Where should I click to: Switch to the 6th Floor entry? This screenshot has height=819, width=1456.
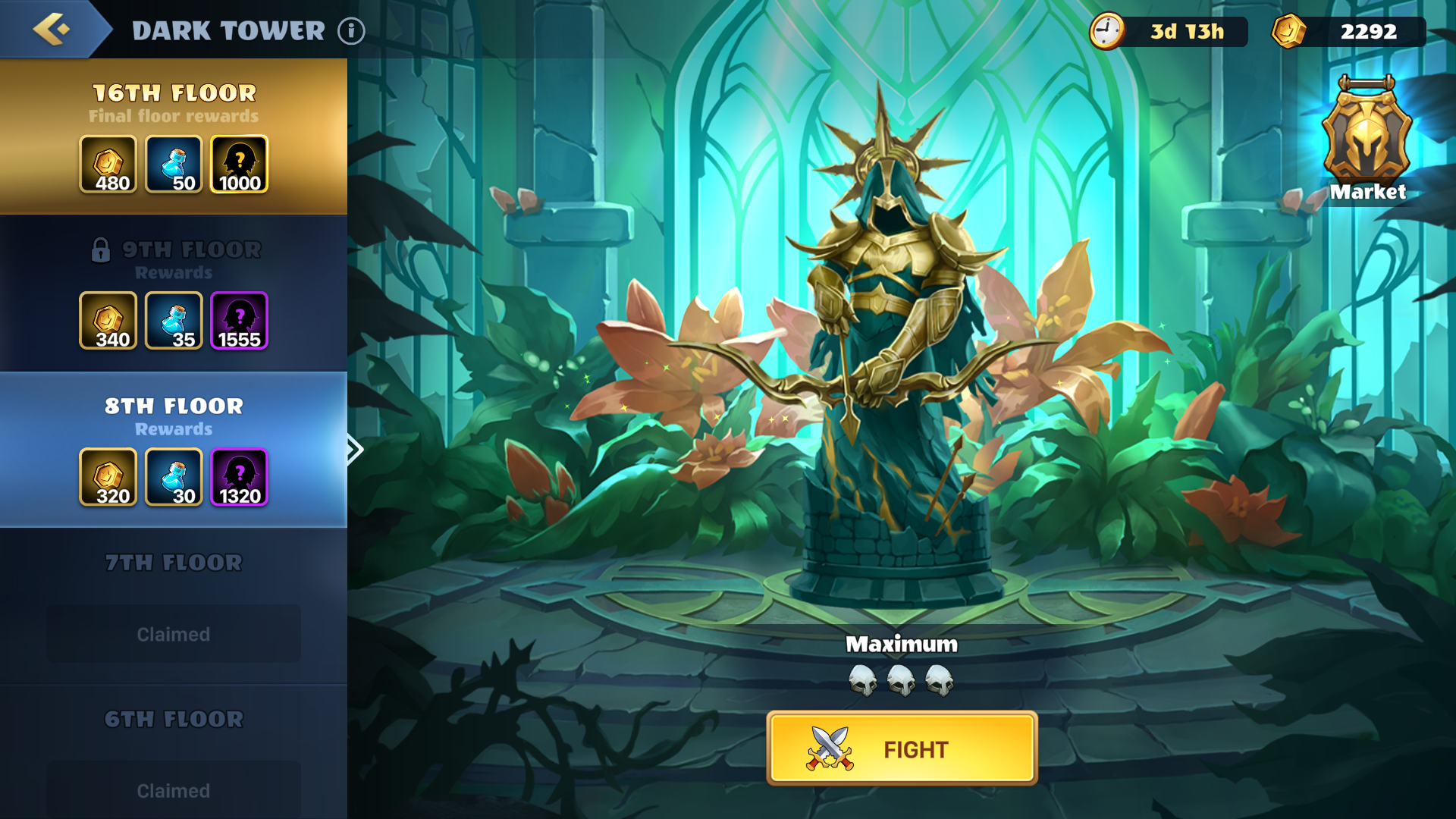click(x=173, y=719)
